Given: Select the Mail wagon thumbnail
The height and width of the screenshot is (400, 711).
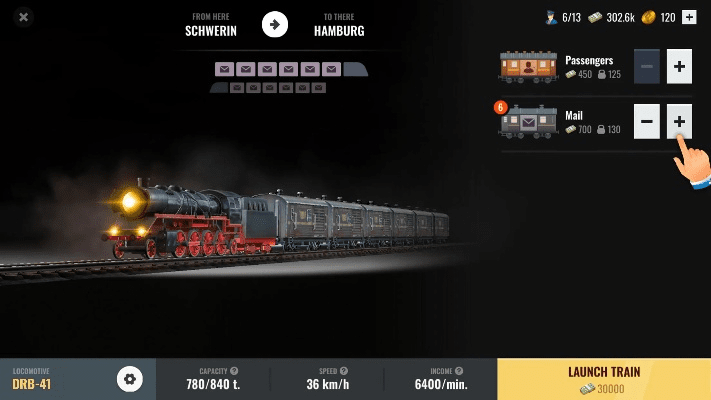Looking at the screenshot, I should (528, 122).
